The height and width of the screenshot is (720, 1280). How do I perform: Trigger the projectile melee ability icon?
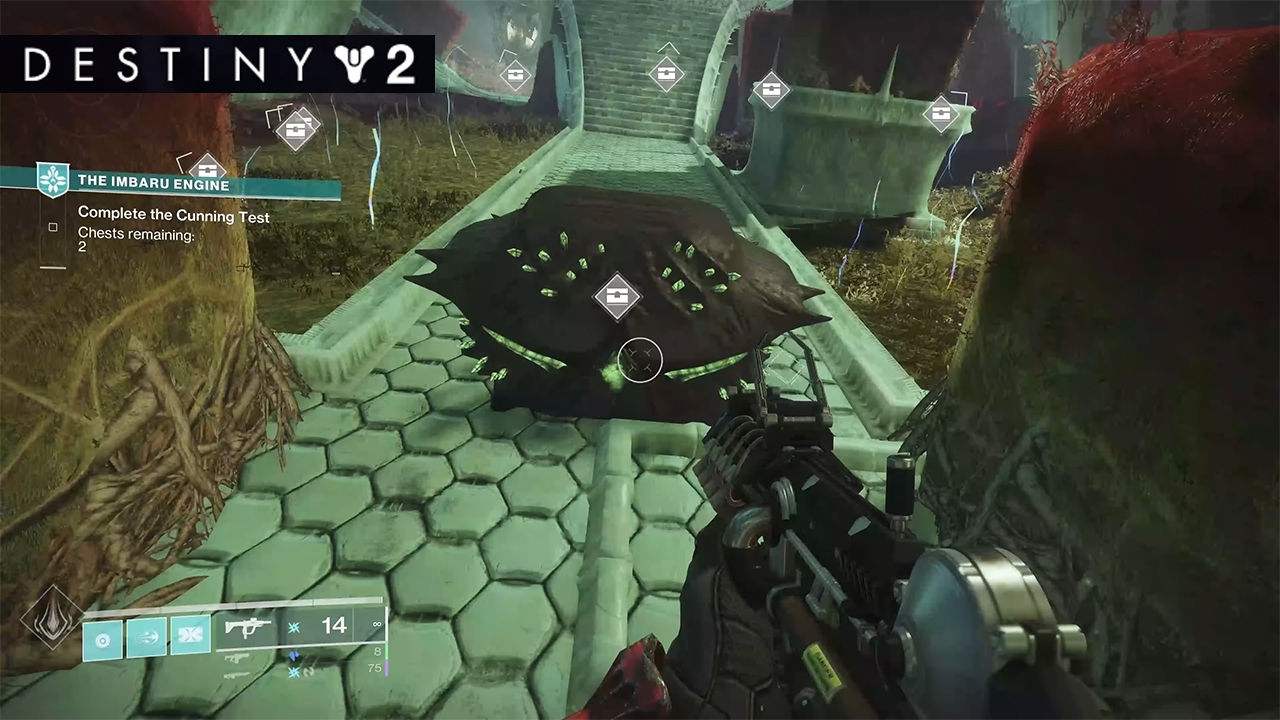[x=146, y=637]
